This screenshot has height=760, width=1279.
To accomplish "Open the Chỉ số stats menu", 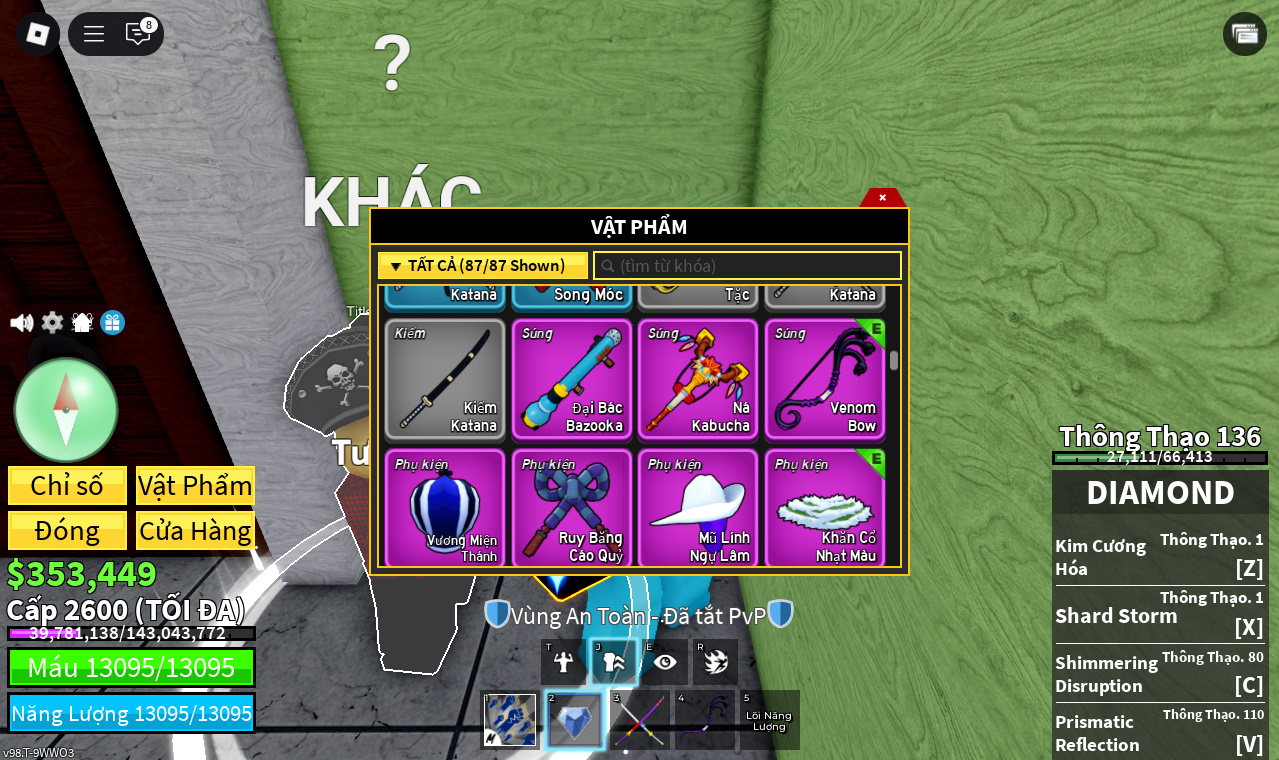I will 67,486.
